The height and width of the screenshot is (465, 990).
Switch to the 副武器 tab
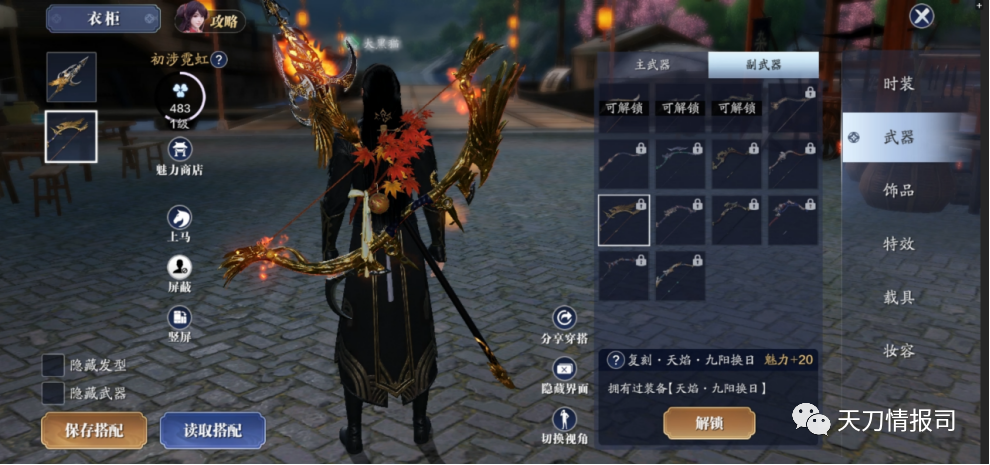point(762,65)
